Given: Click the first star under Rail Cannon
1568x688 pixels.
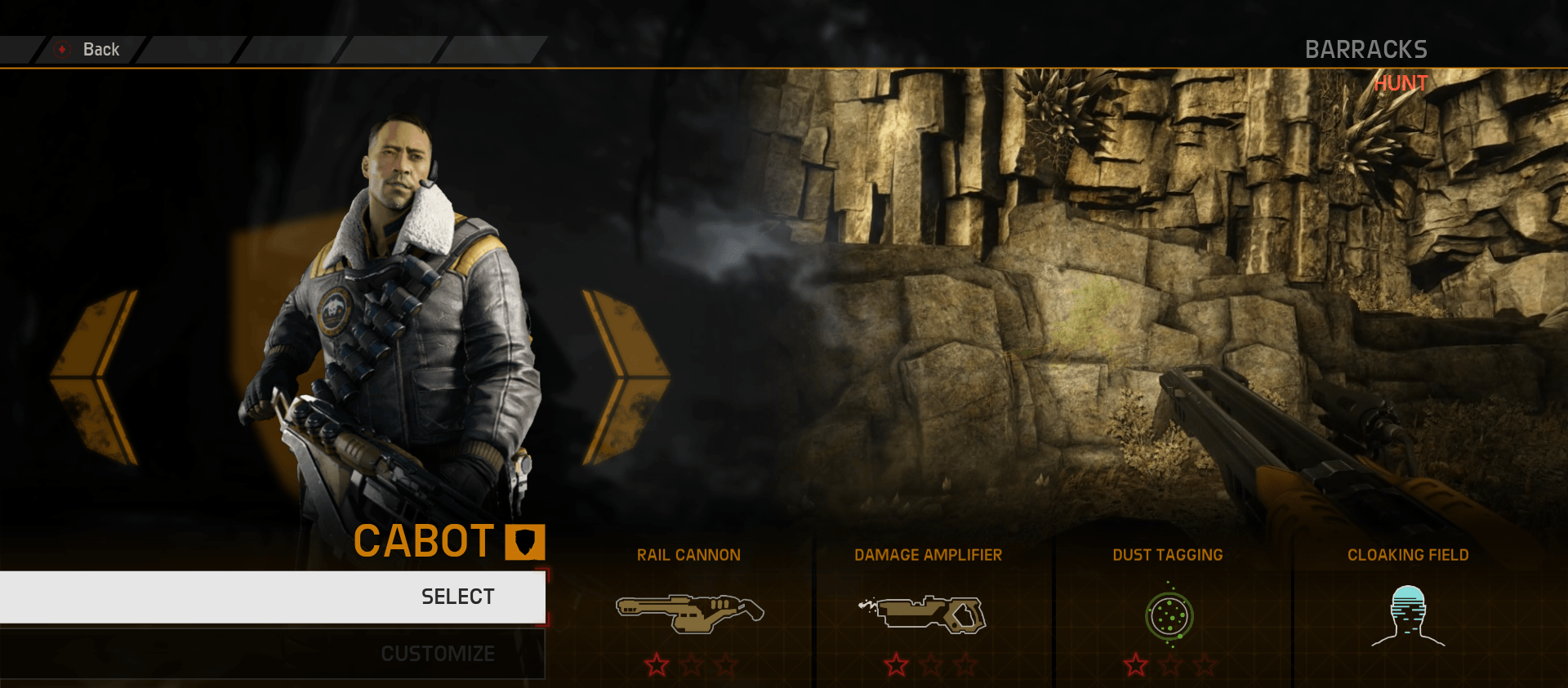Looking at the screenshot, I should [x=657, y=664].
